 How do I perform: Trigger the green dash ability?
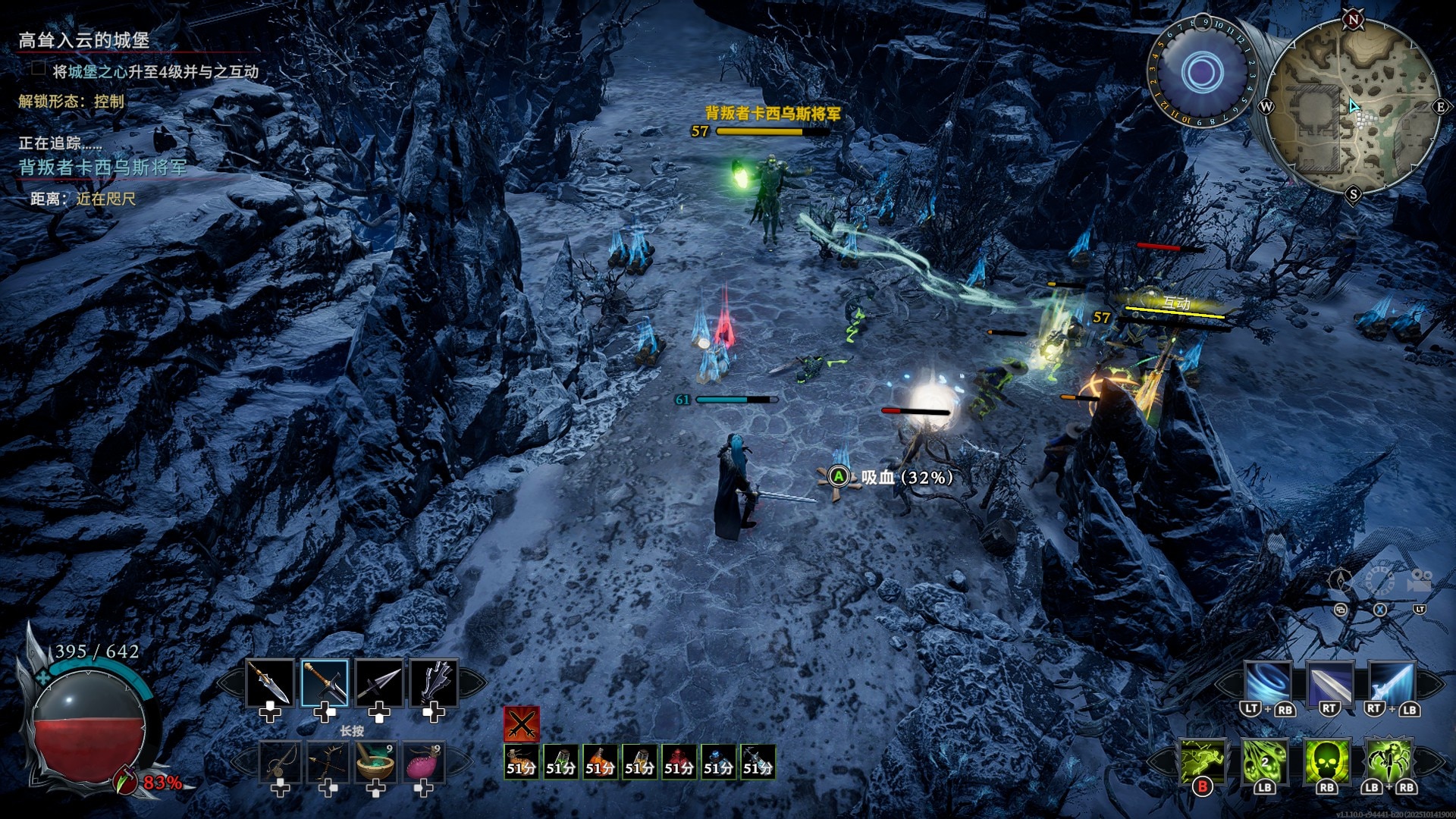[x=1203, y=761]
